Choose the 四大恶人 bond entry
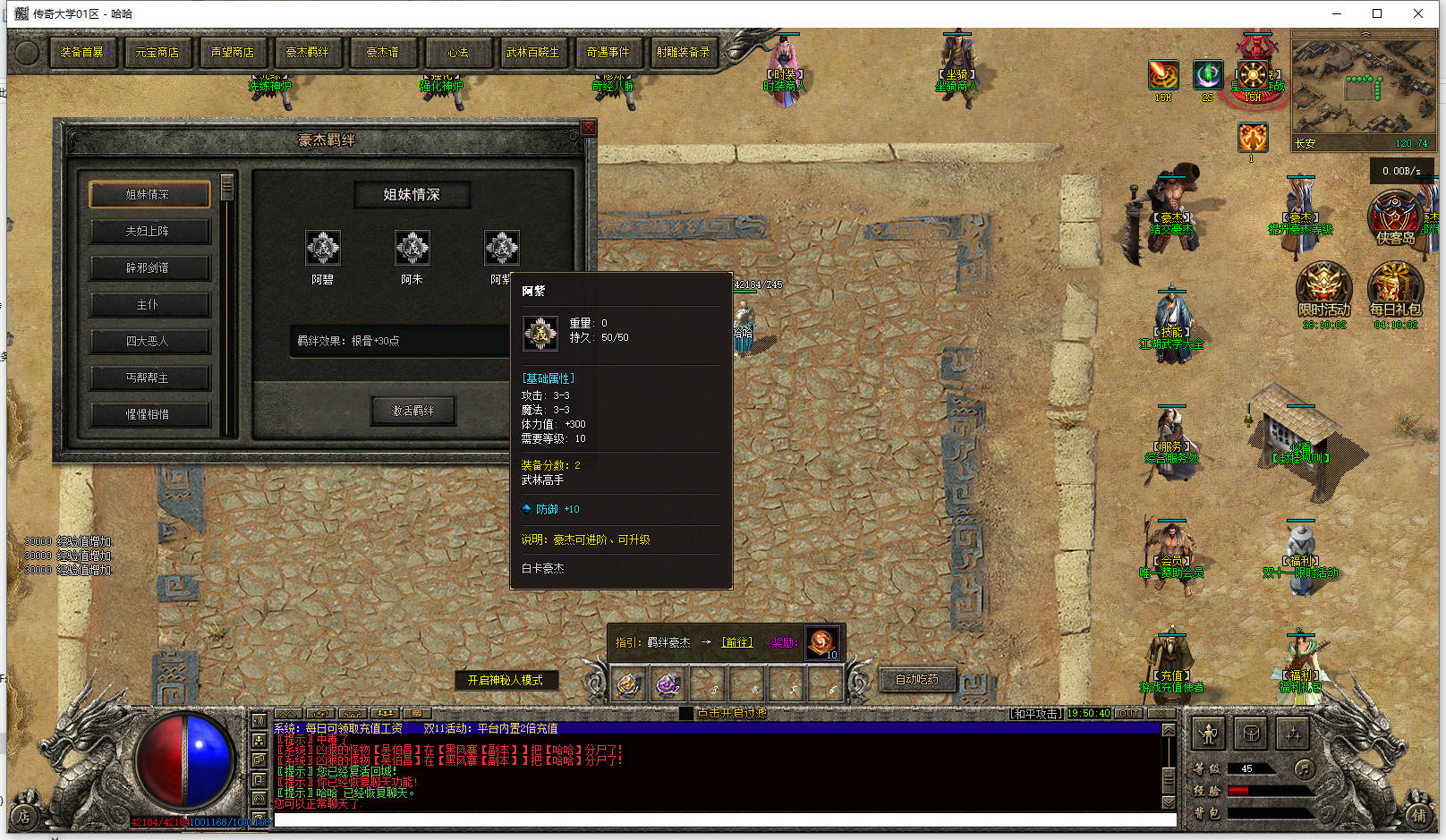The height and width of the screenshot is (840, 1446). [149, 341]
